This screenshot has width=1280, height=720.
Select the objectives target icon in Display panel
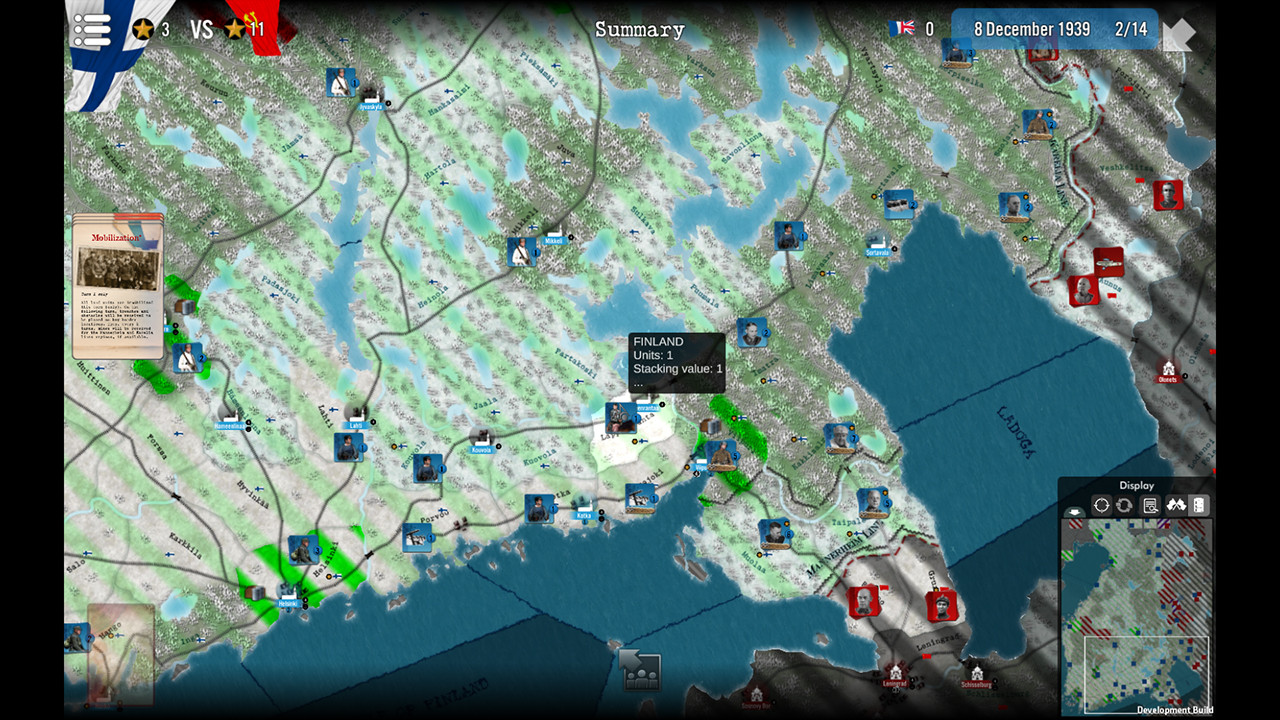(1101, 505)
